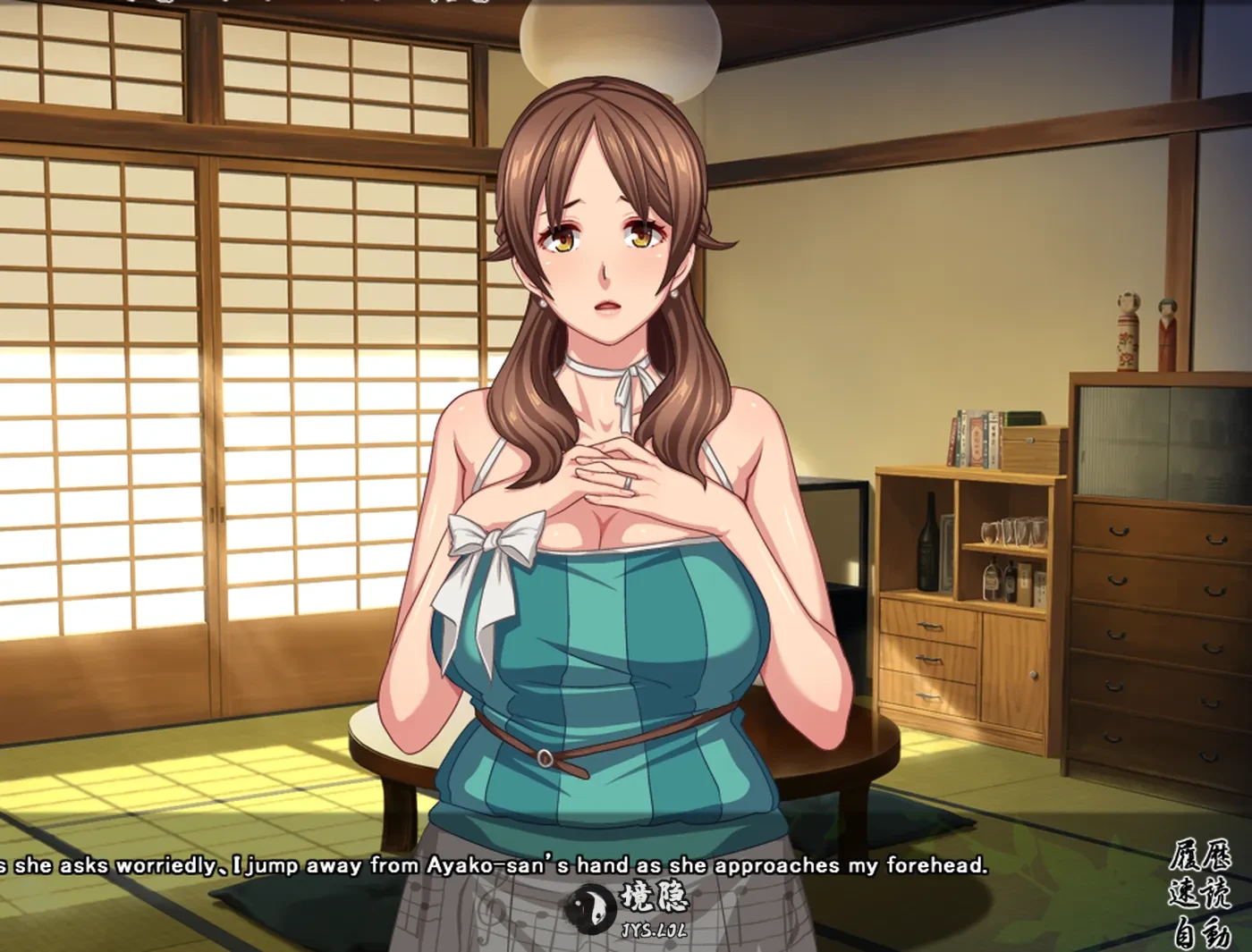Open the 履歴 history log
This screenshot has height=952, width=1252.
coord(1199,857)
